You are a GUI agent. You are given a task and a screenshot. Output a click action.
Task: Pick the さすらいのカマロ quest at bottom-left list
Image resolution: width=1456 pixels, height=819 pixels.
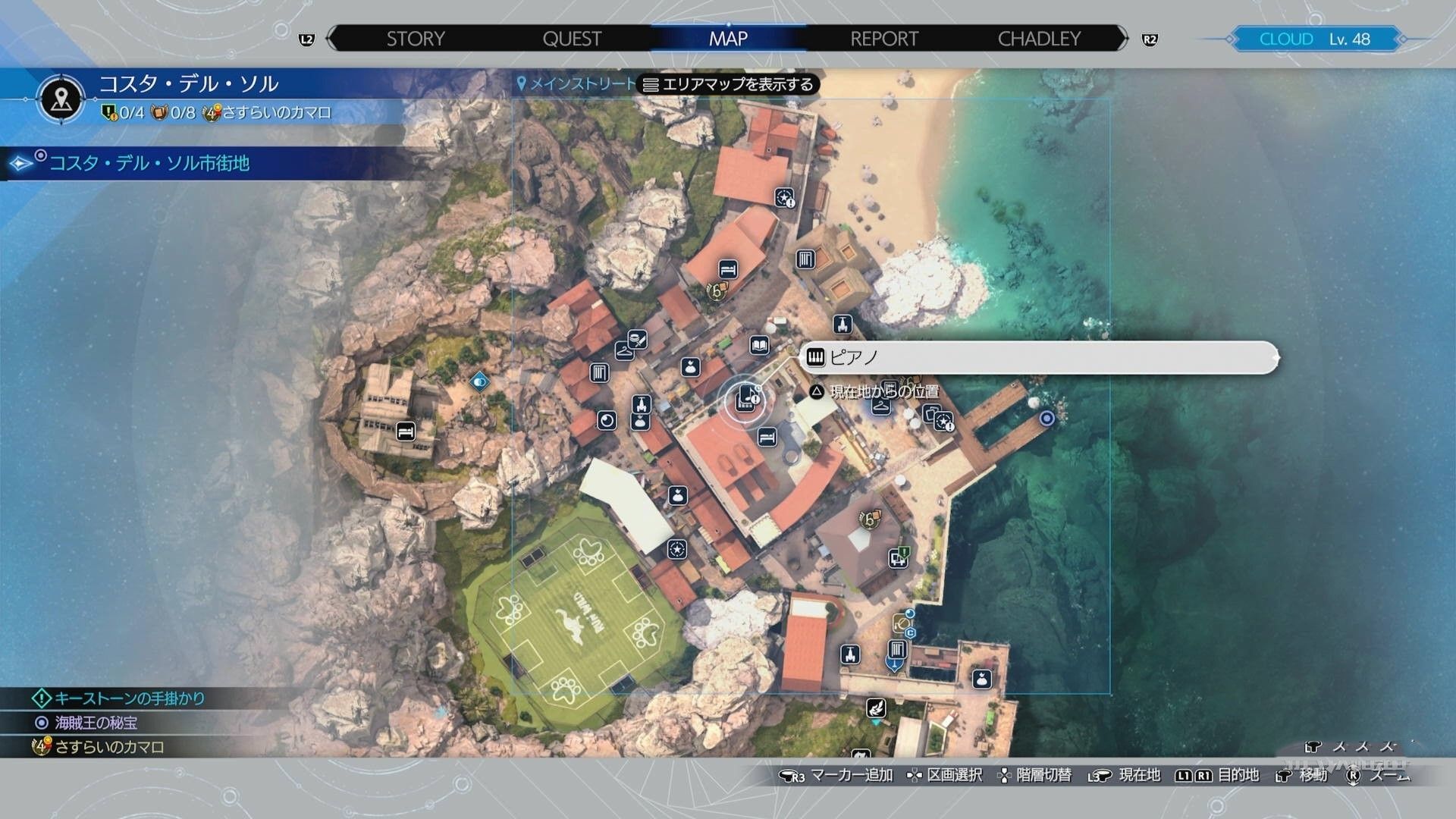point(109,747)
